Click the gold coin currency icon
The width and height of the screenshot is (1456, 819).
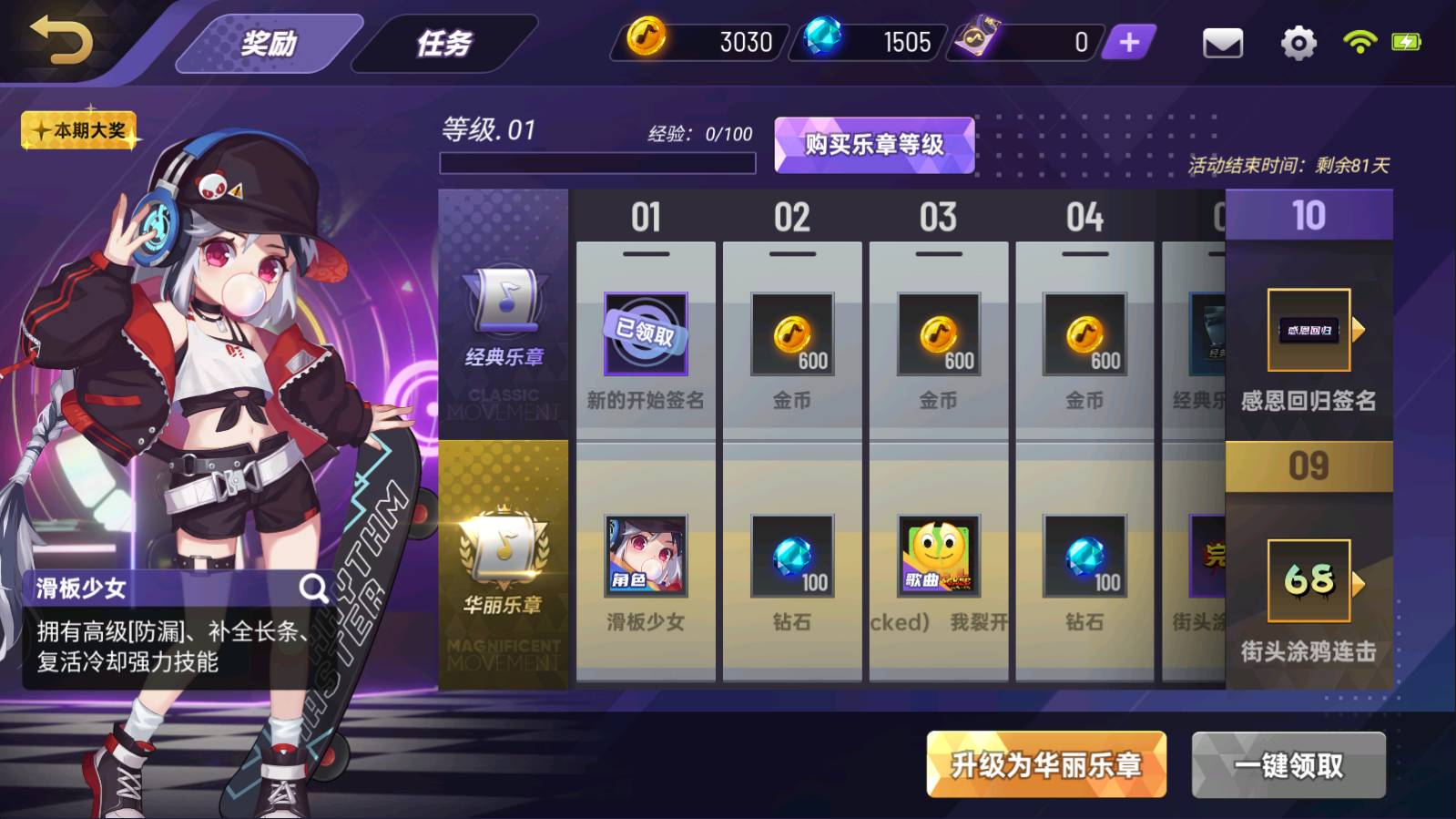point(647,41)
